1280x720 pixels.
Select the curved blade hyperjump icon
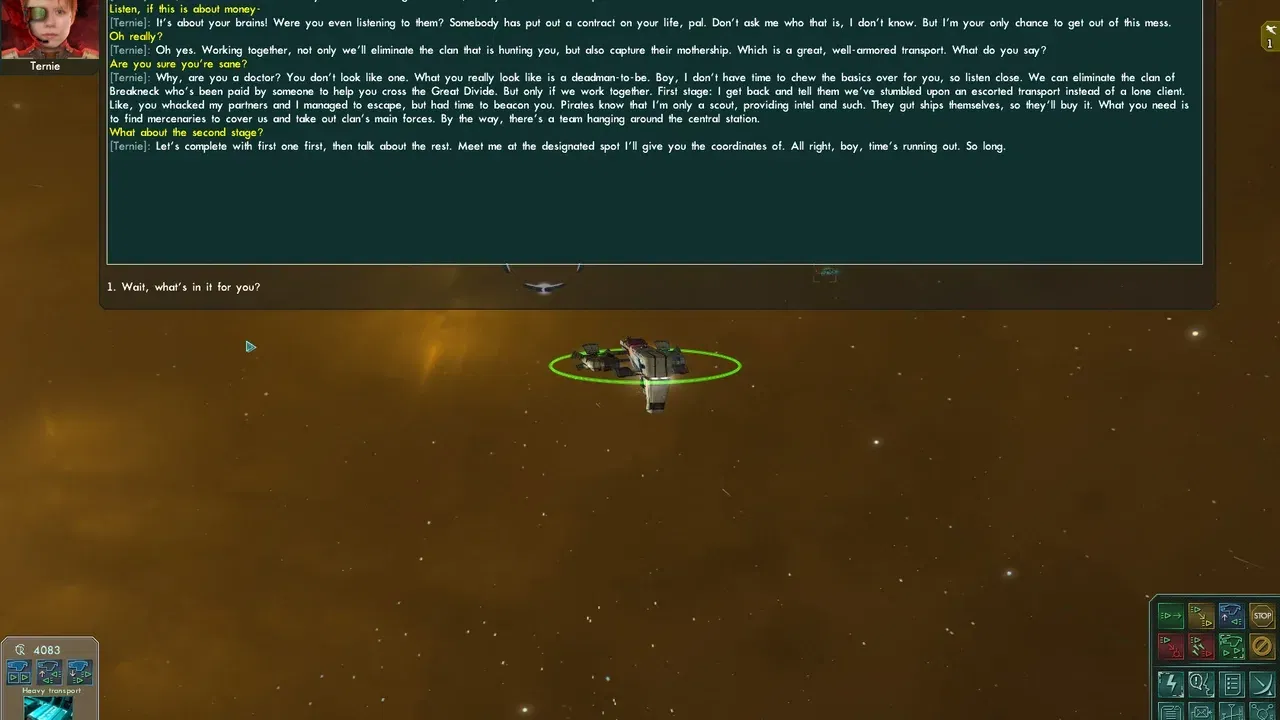pyautogui.click(x=1261, y=684)
